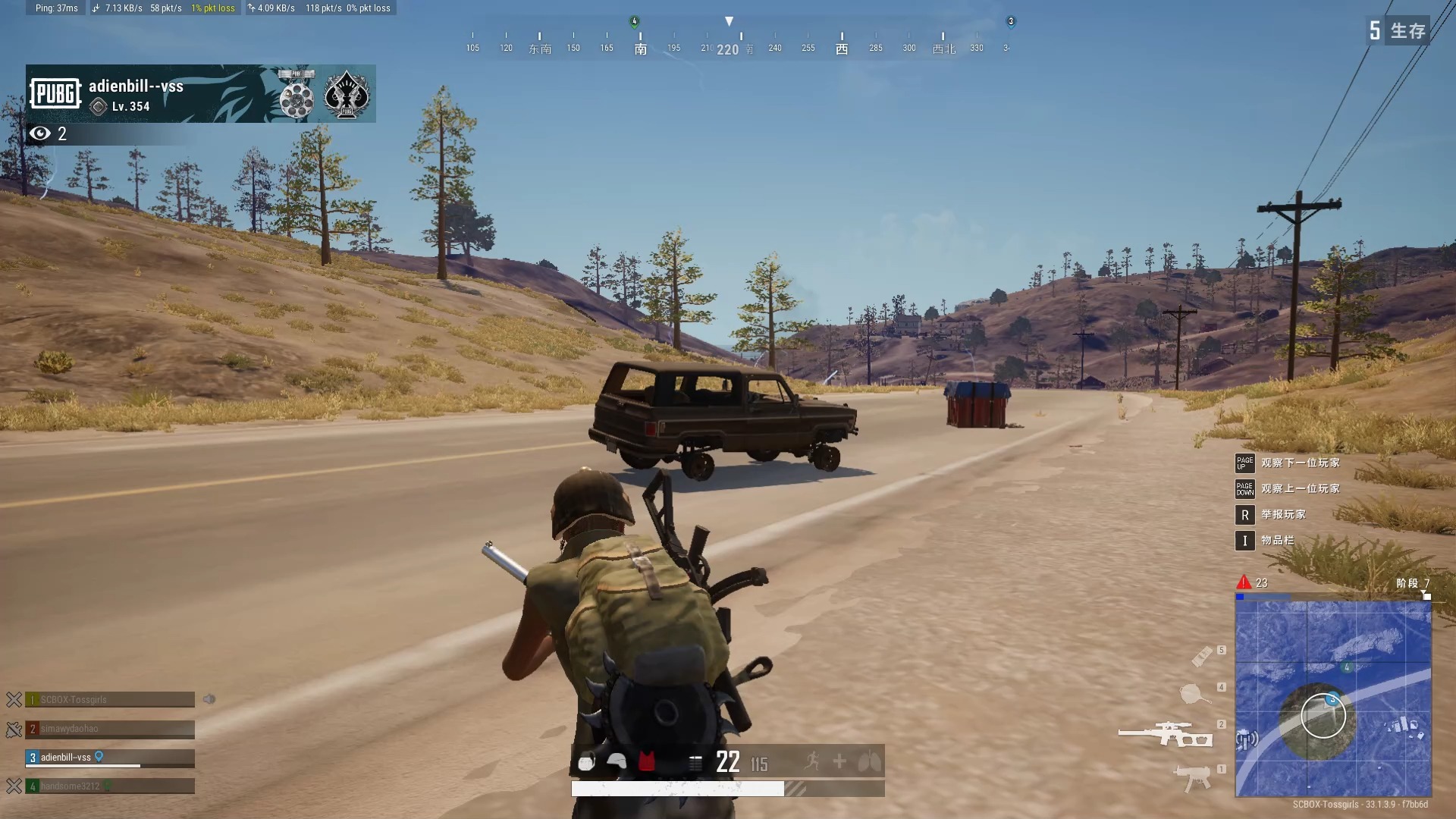Click the adienbill--vss player banner
1456x819 pixels.
pos(200,94)
